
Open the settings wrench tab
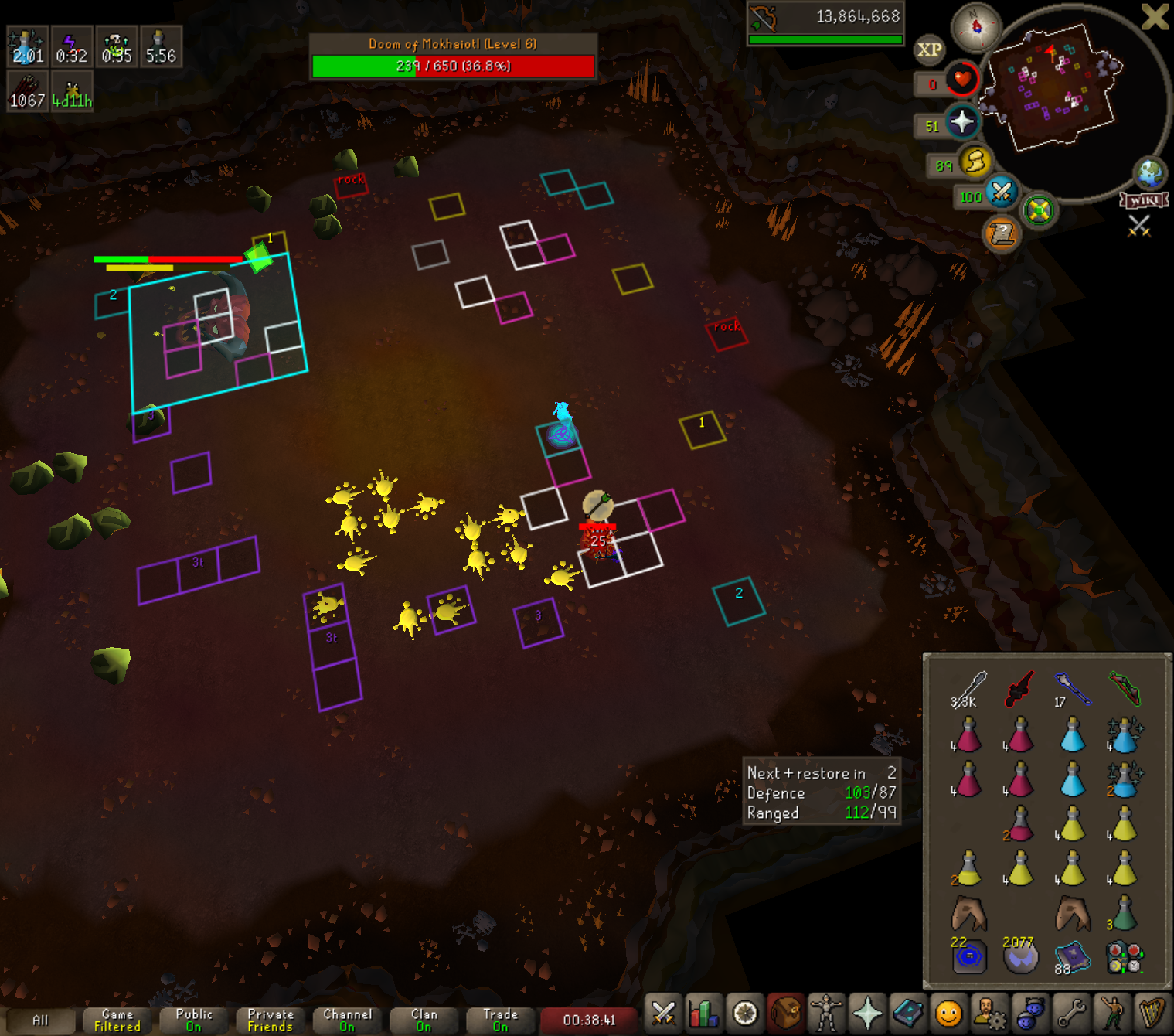tap(1072, 1013)
